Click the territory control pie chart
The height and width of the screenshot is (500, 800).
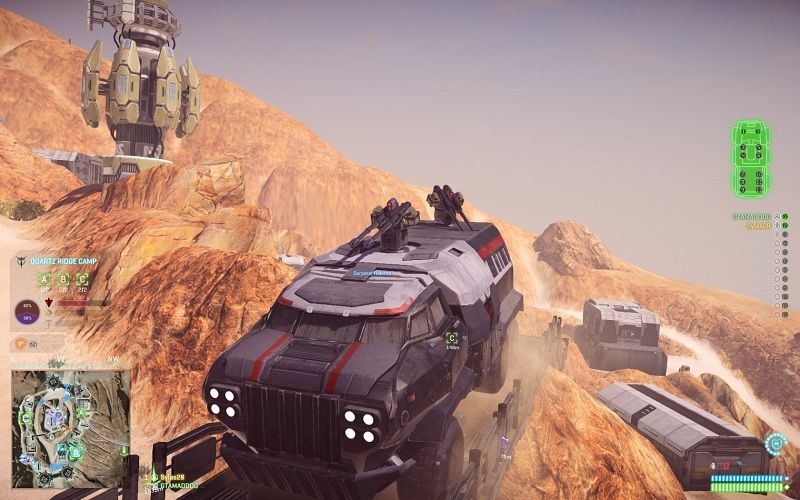[x=25, y=315]
